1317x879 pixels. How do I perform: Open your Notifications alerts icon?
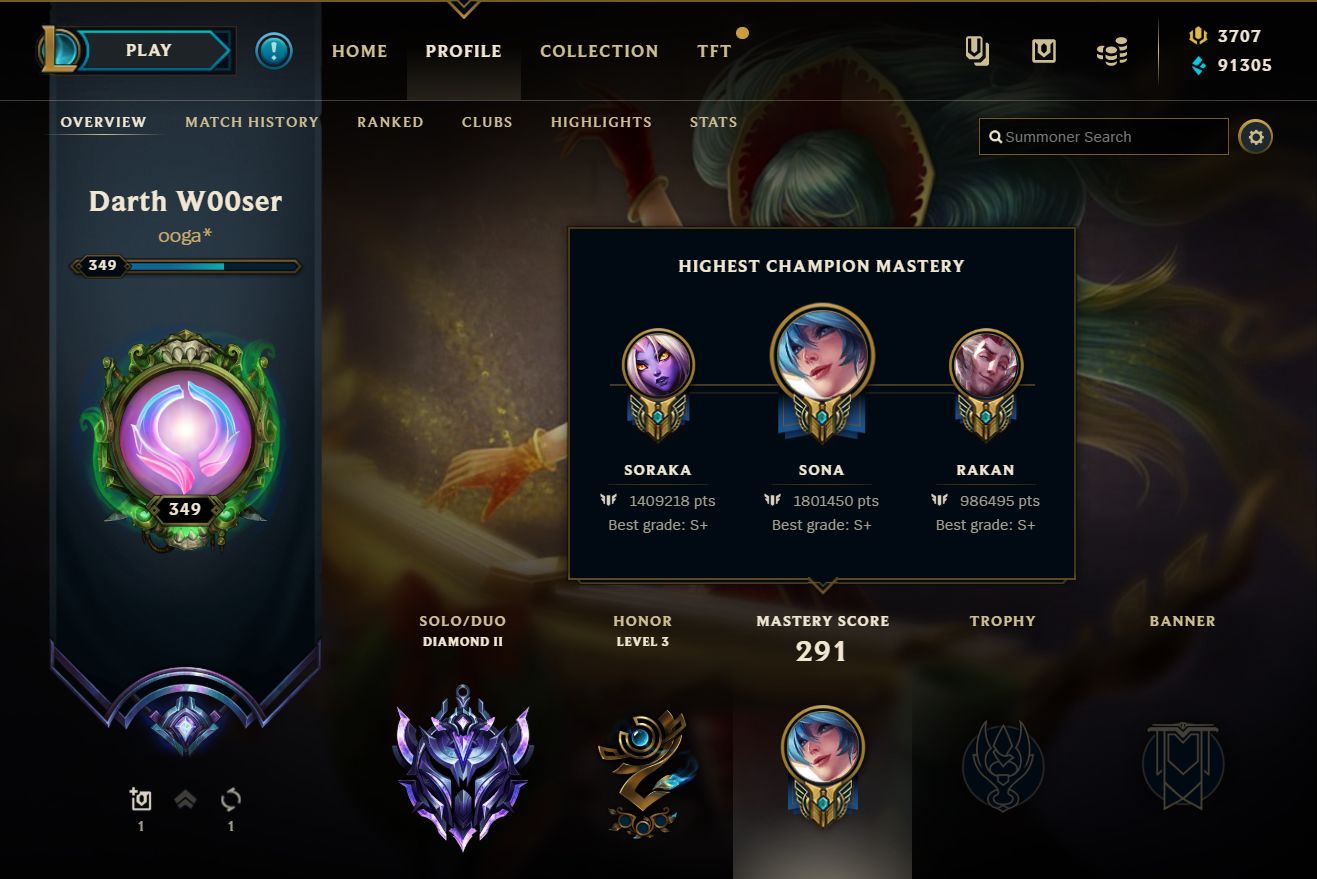coord(1043,51)
